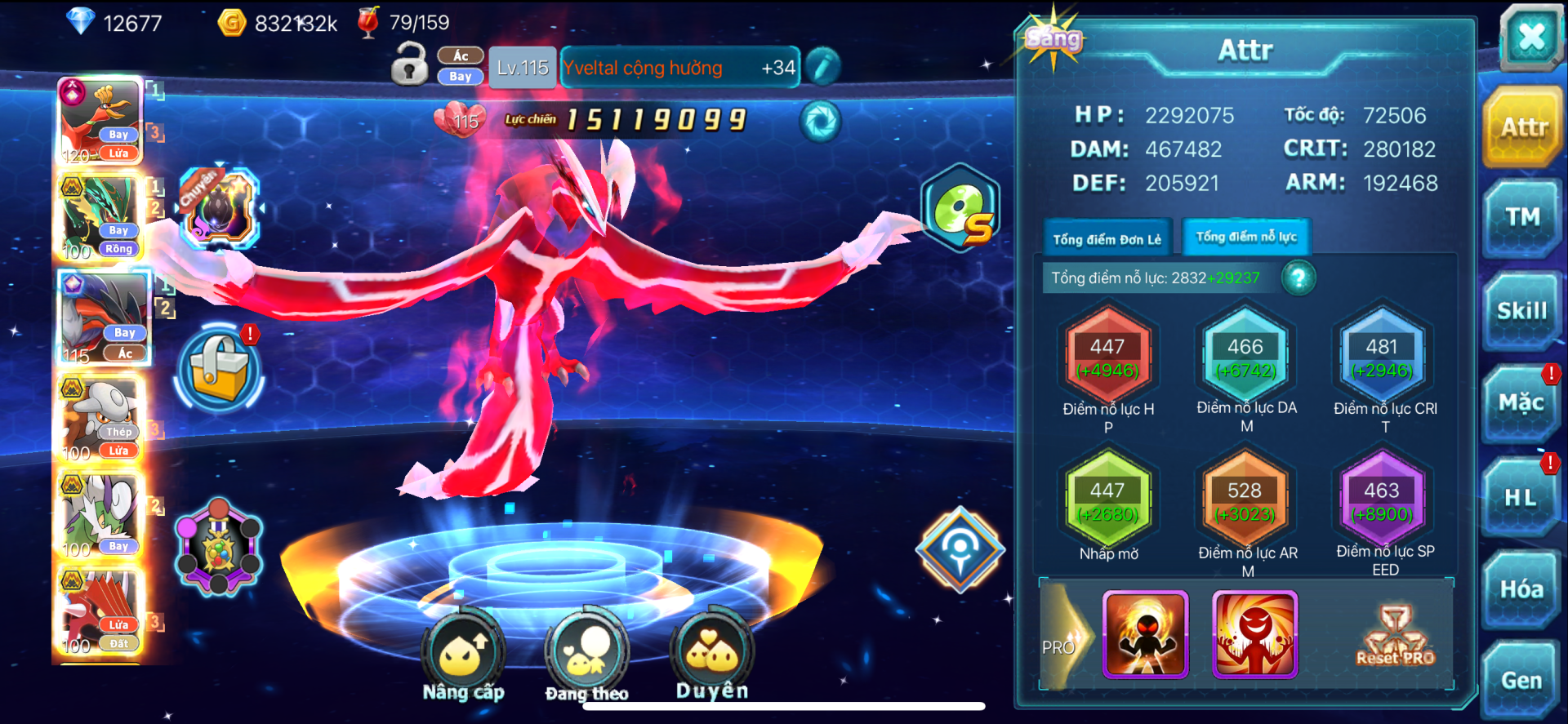The width and height of the screenshot is (1568, 724).
Task: Select the Tổng điểm nỗ lực tab
Action: click(1246, 238)
